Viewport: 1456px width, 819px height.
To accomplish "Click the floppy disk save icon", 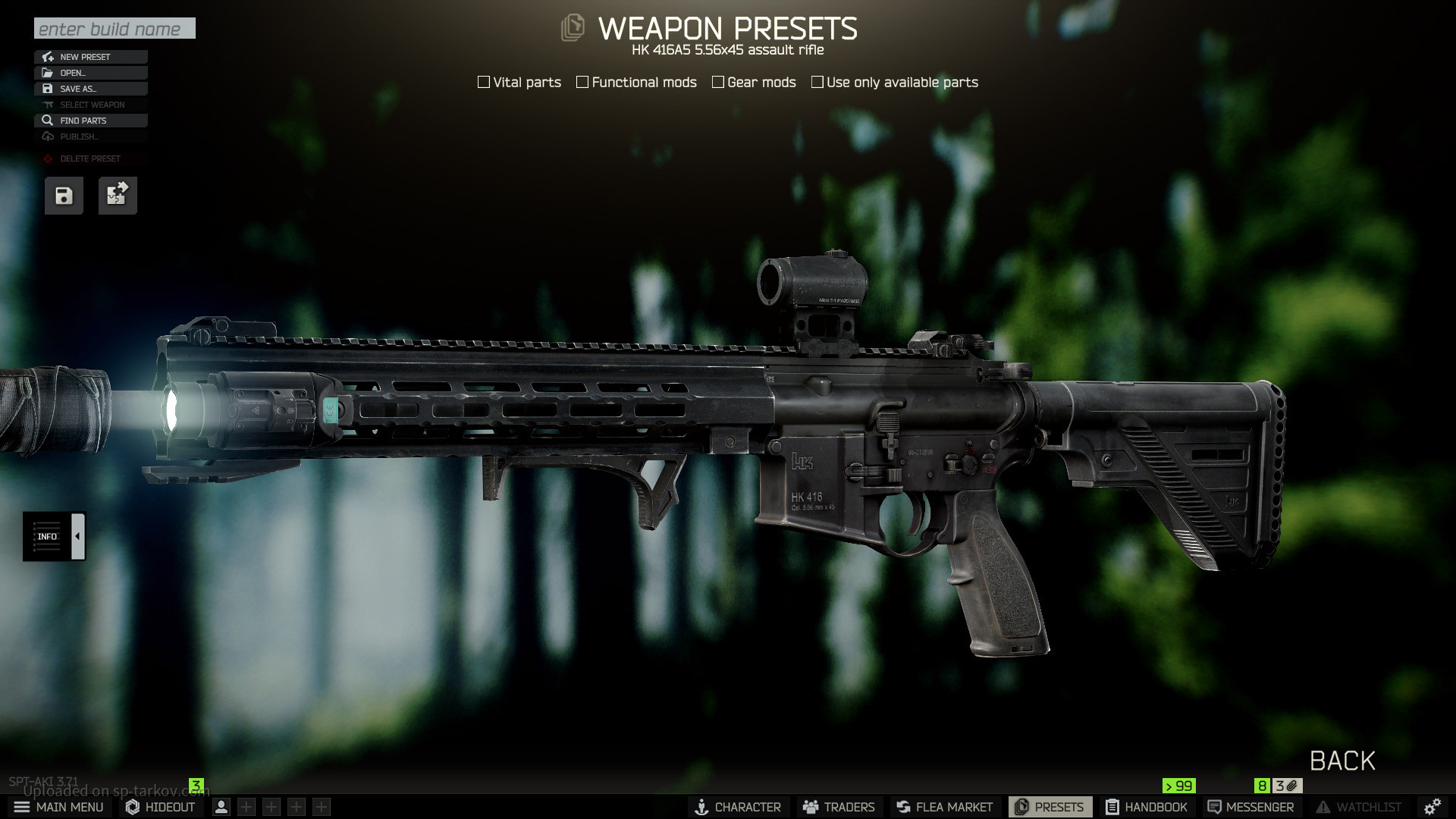I will 64,196.
